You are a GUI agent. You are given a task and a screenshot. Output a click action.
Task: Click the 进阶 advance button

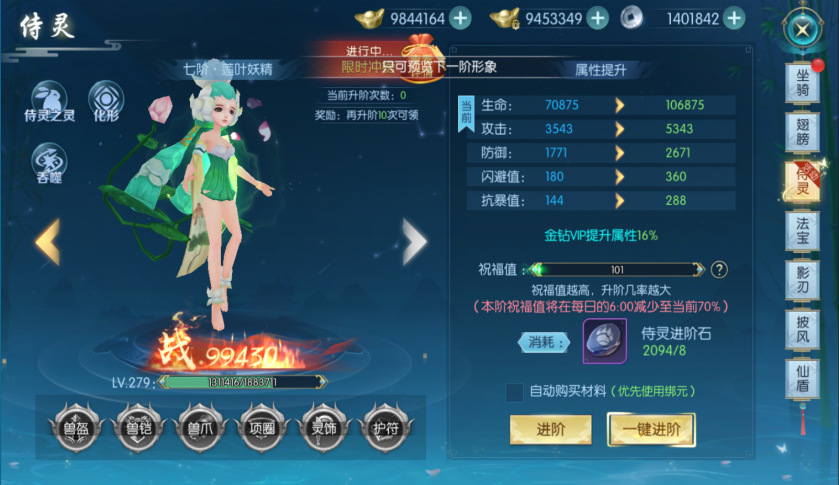[x=549, y=429]
